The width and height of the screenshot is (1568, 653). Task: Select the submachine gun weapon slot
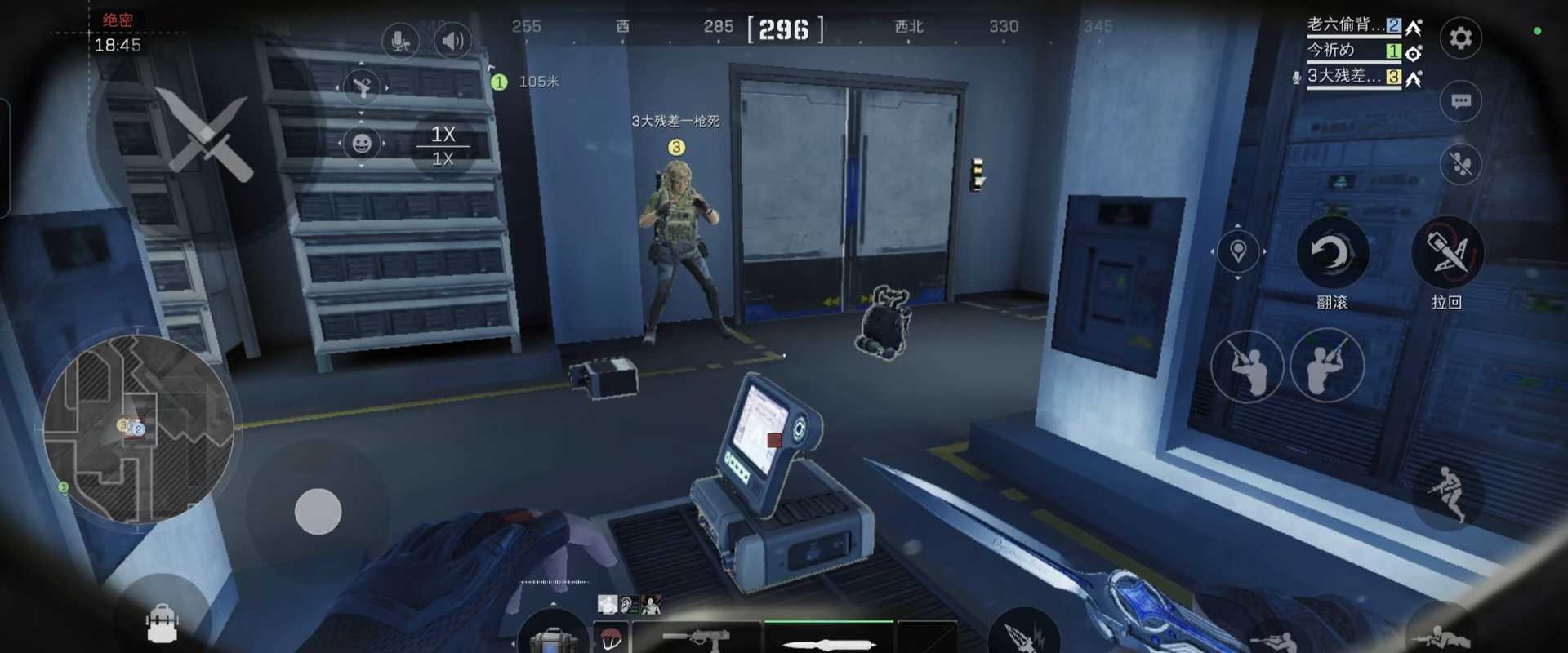pyautogui.click(x=697, y=638)
